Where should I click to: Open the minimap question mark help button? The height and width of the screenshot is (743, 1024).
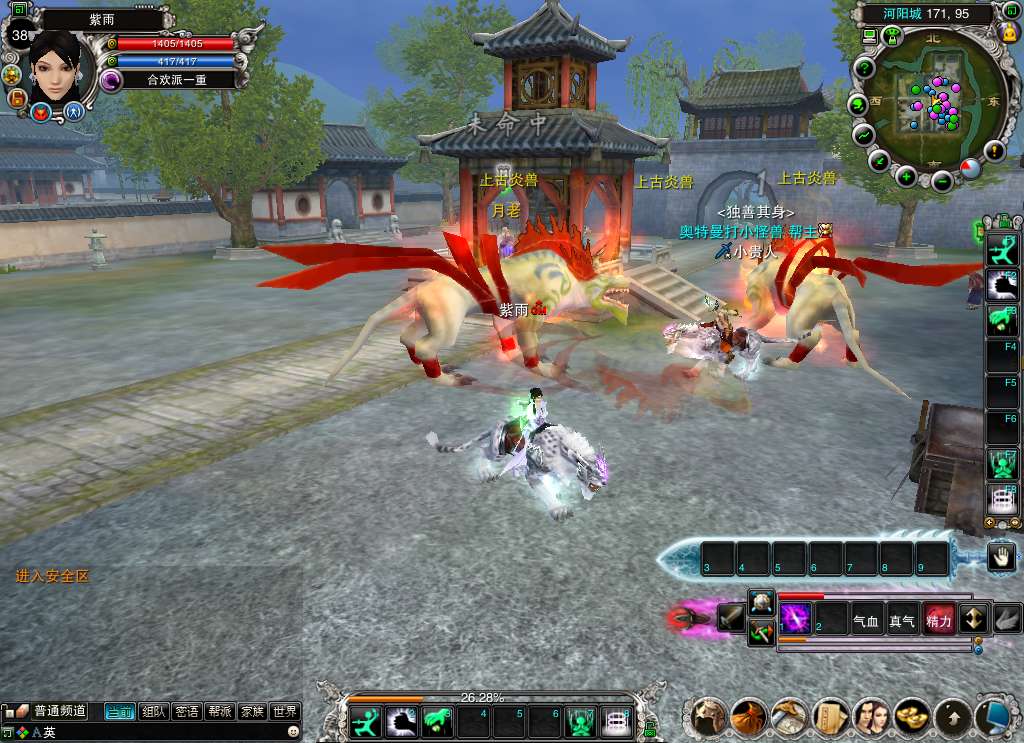[863, 67]
